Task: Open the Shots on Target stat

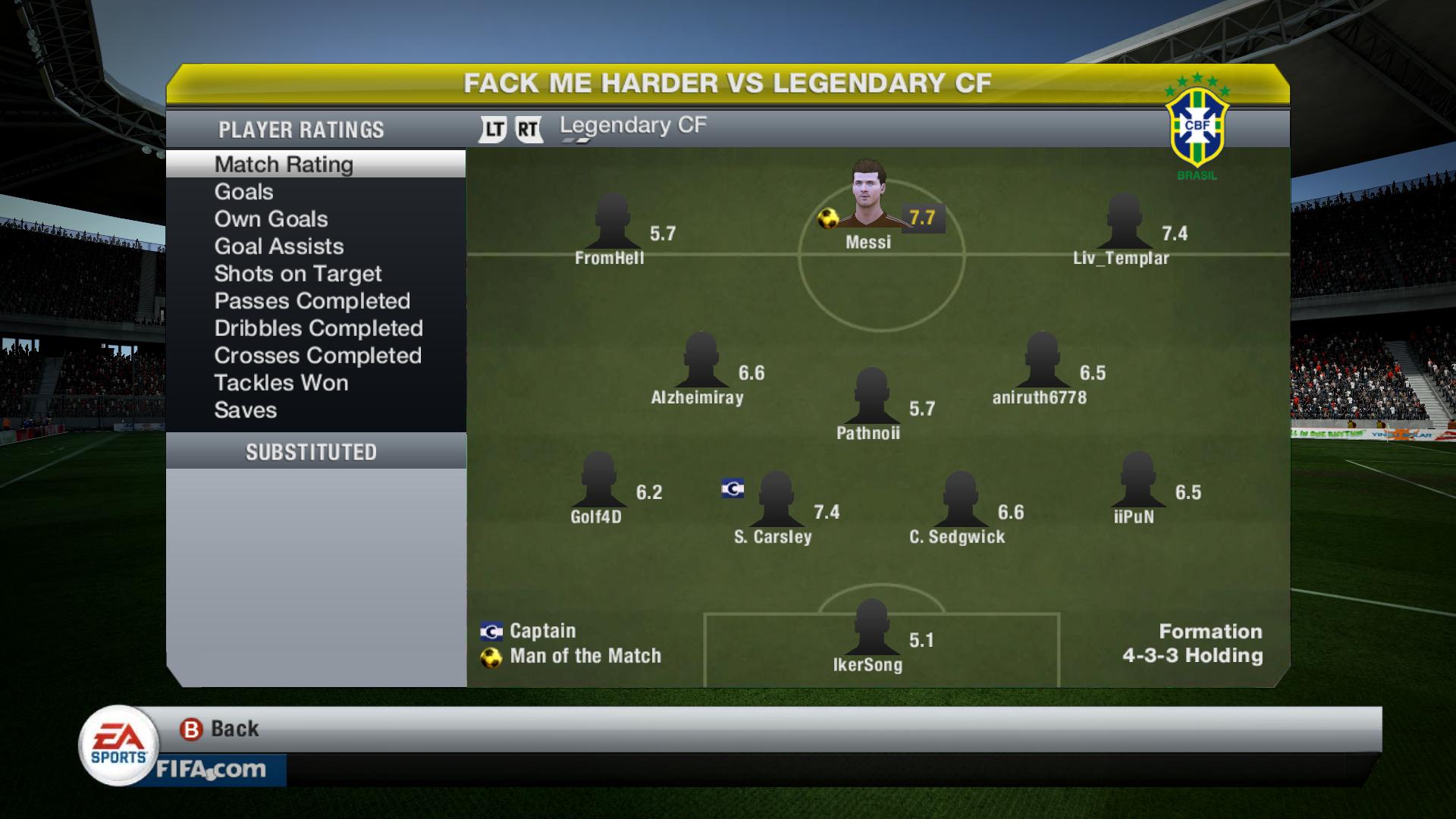Action: [297, 274]
